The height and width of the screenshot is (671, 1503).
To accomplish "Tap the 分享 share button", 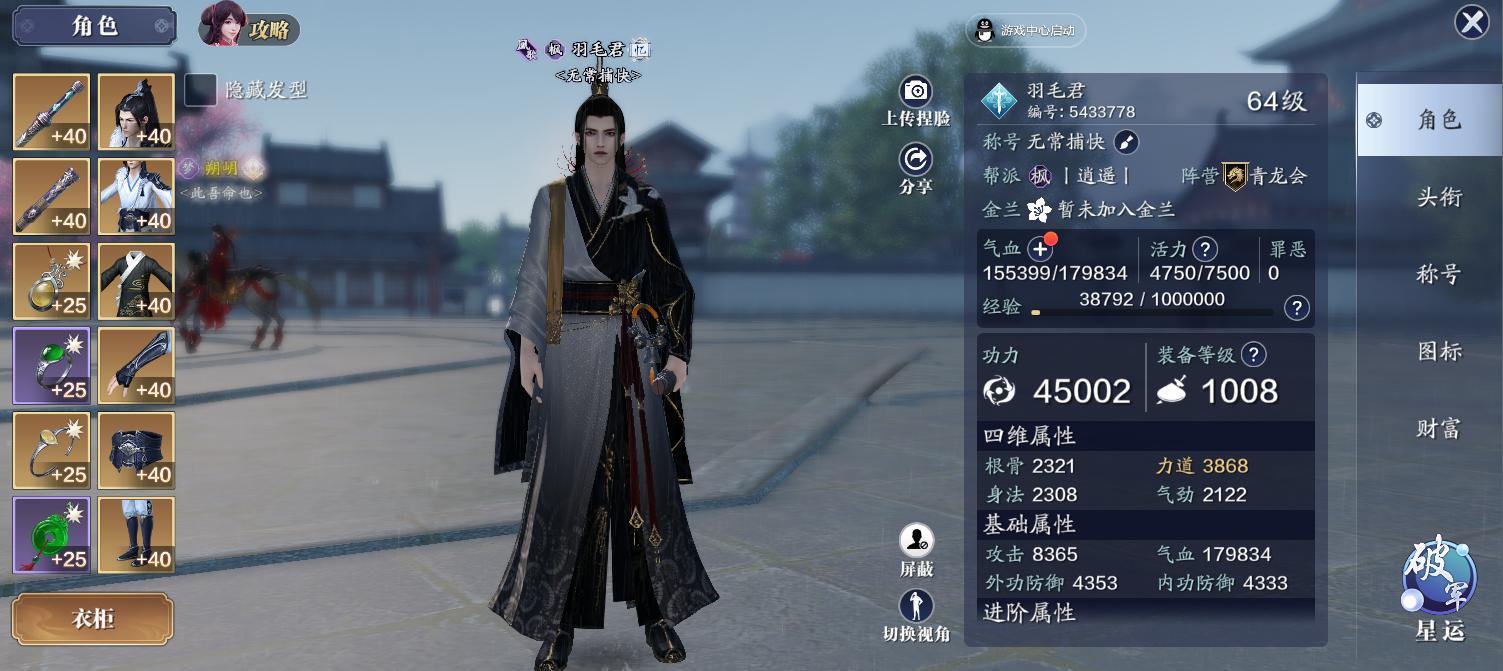I will point(916,167).
